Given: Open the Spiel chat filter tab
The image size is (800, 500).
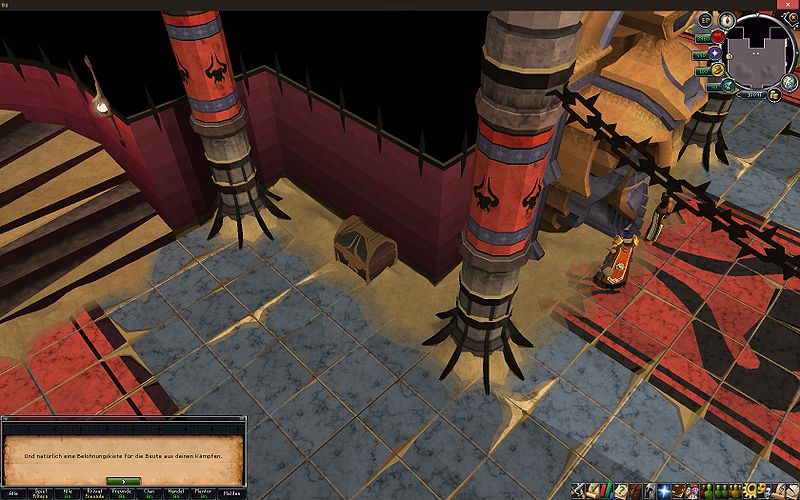Looking at the screenshot, I should 40,493.
